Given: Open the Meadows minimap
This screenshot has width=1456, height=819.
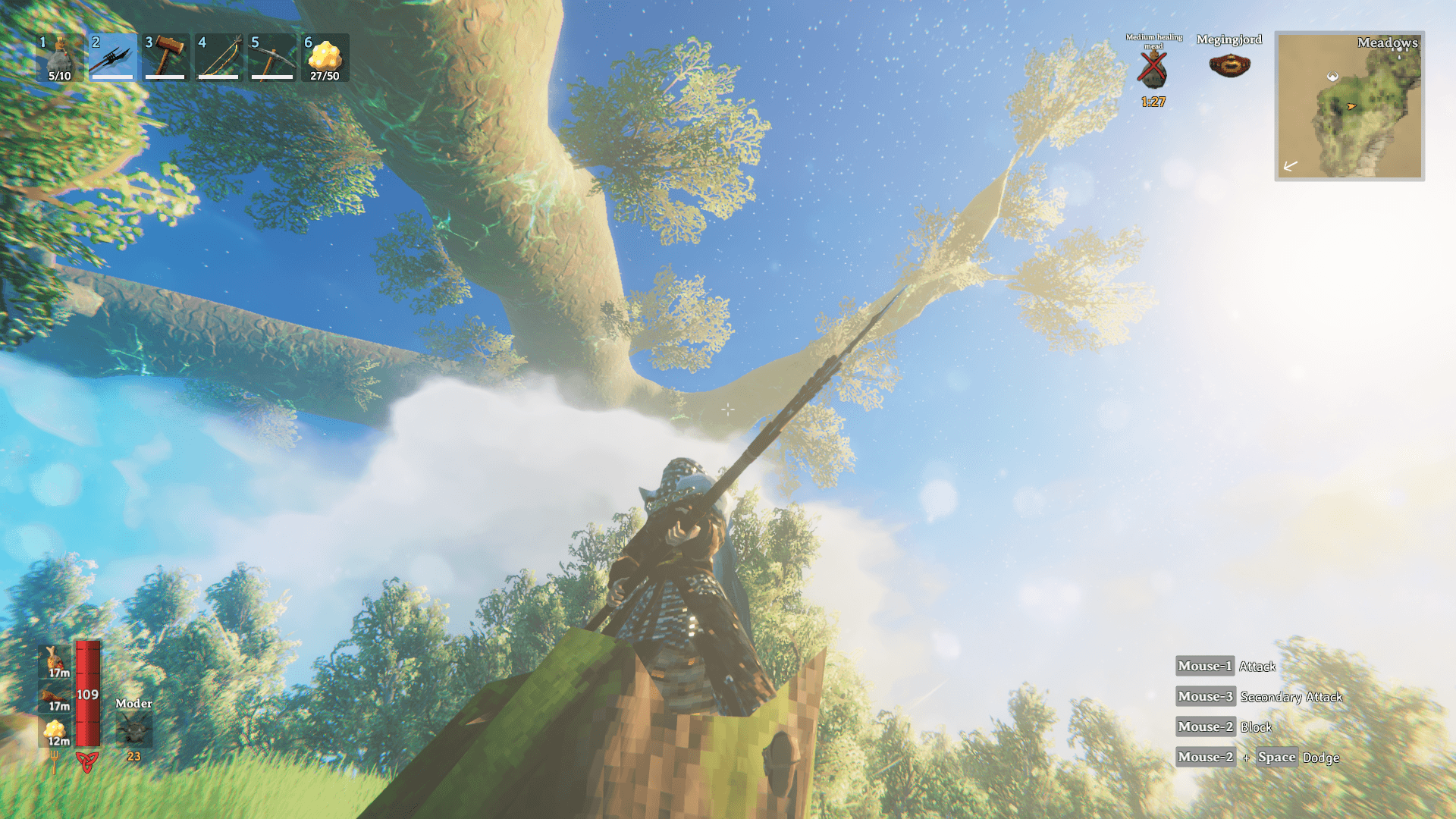Looking at the screenshot, I should pos(1349,106).
